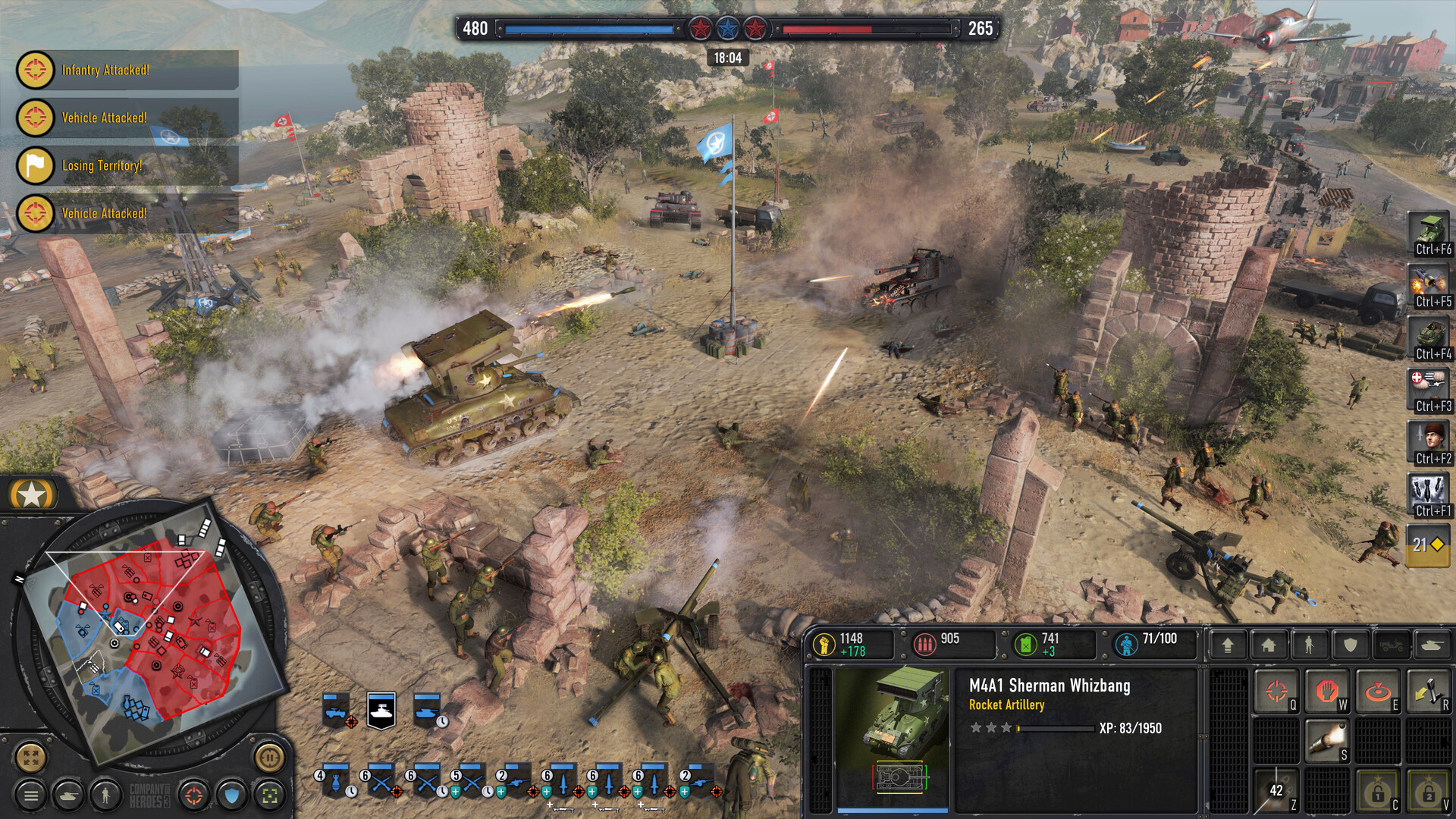Activate the Attack Ground ability (E)
The image size is (1456, 819).
1377,690
